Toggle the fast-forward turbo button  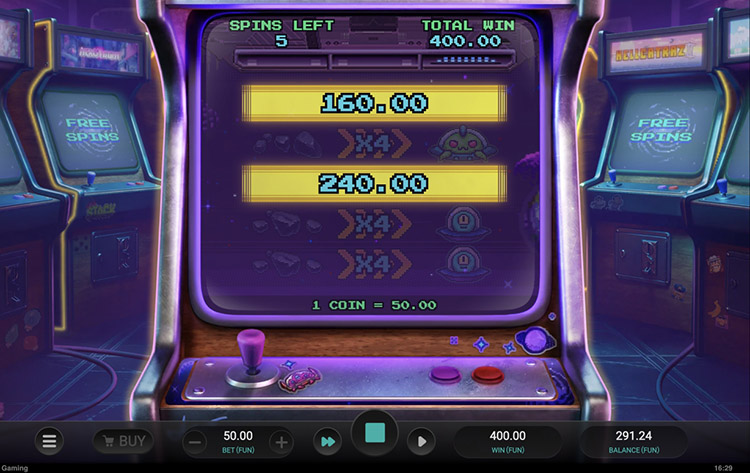[327, 441]
